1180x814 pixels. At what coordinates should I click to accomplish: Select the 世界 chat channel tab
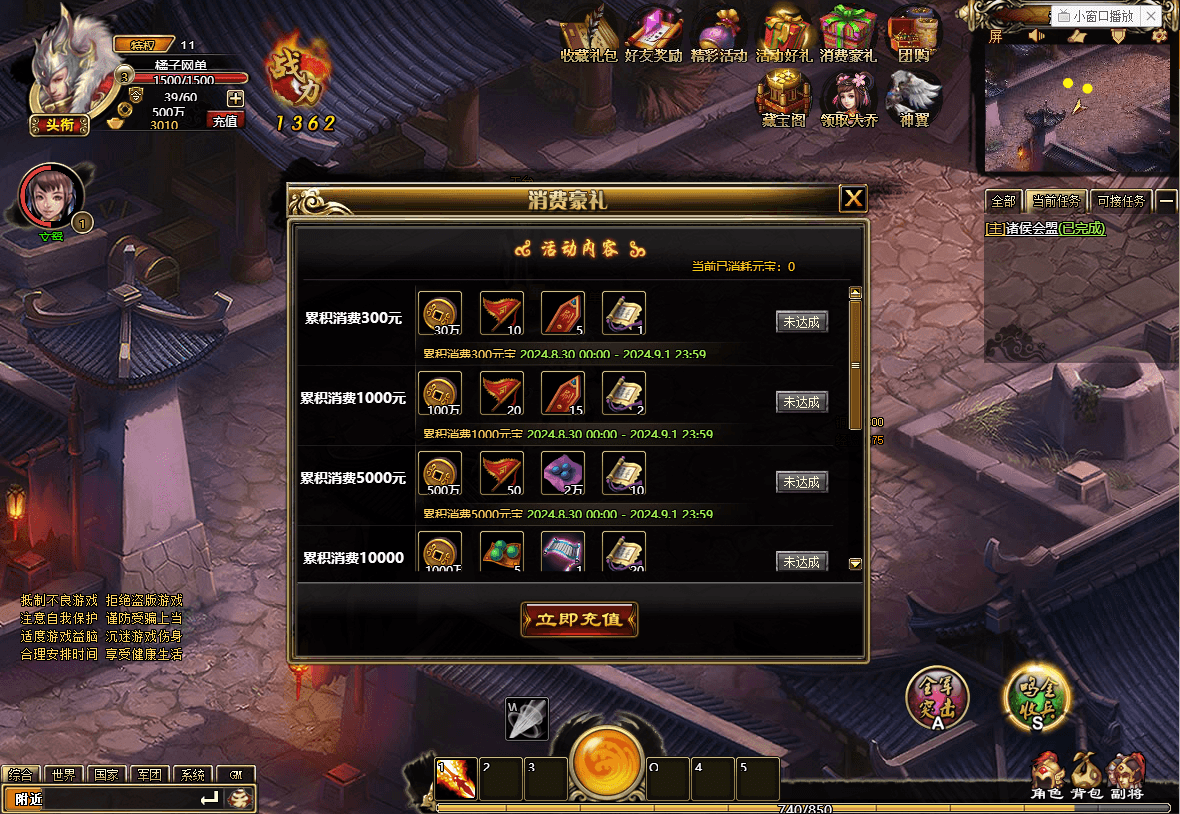point(64,775)
